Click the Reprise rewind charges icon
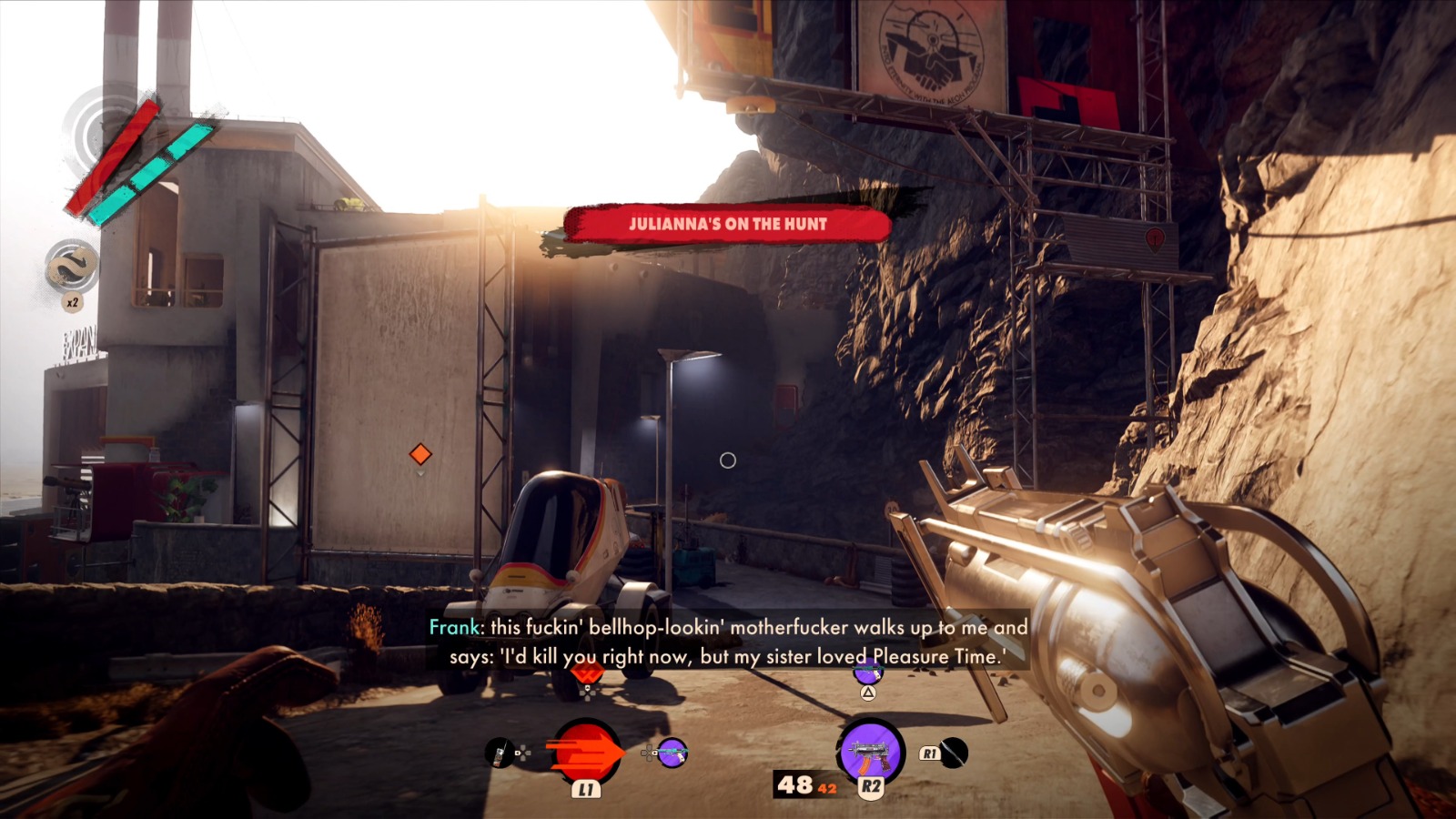Image resolution: width=1456 pixels, height=819 pixels. 72,267
